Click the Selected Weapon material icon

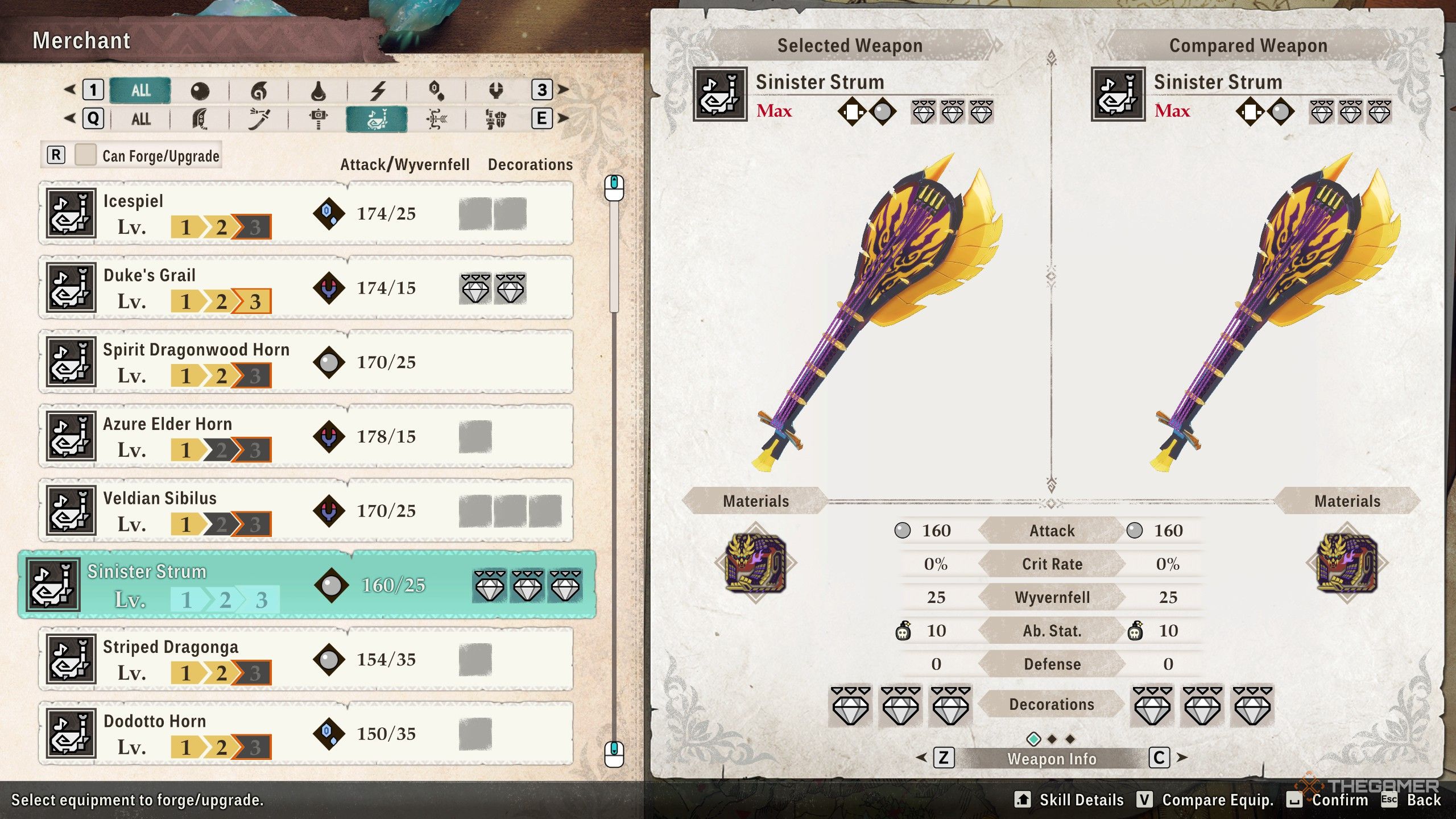(755, 563)
